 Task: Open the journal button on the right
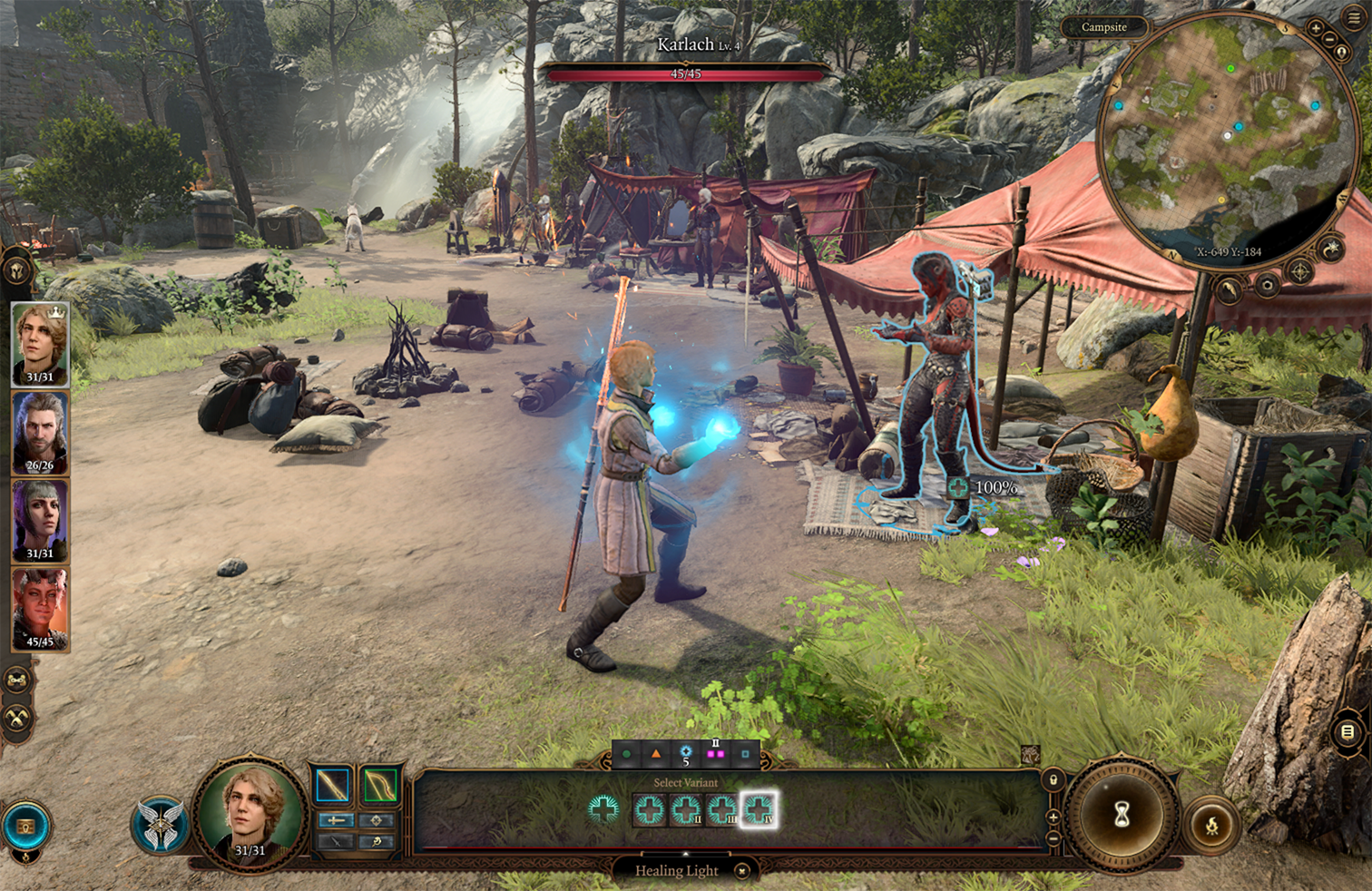pos(1347,731)
